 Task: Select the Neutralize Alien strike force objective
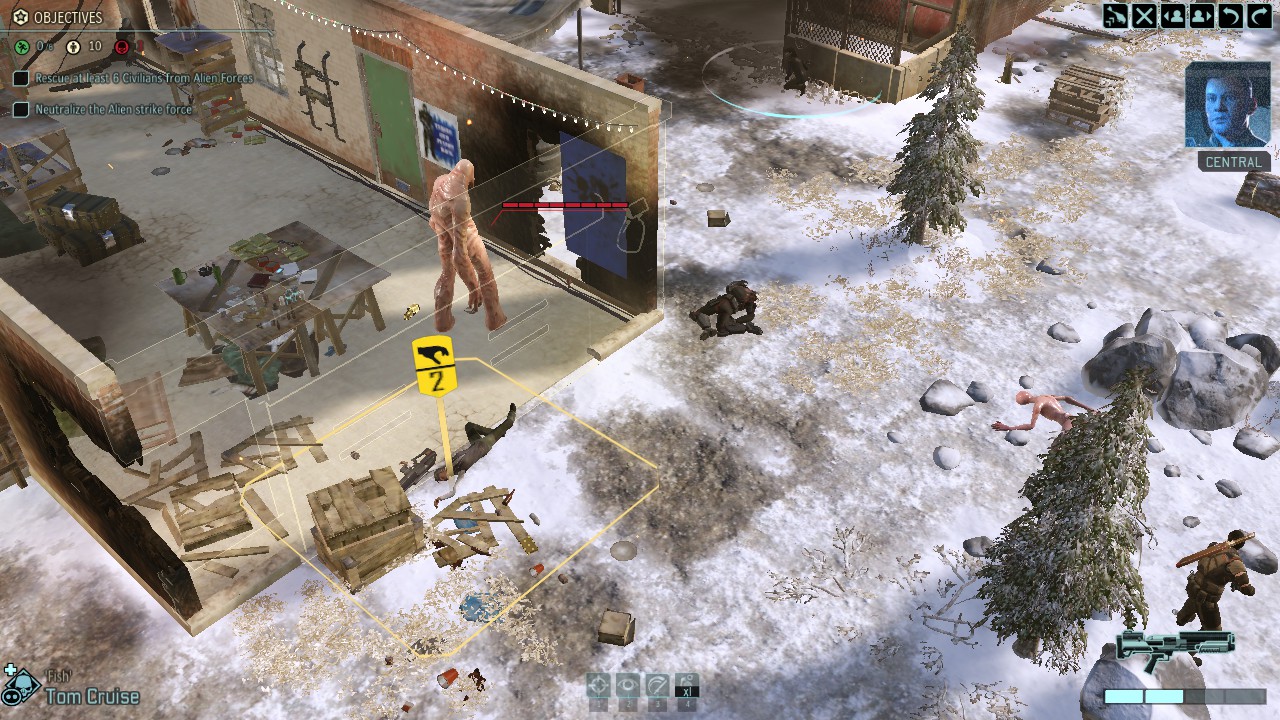114,109
